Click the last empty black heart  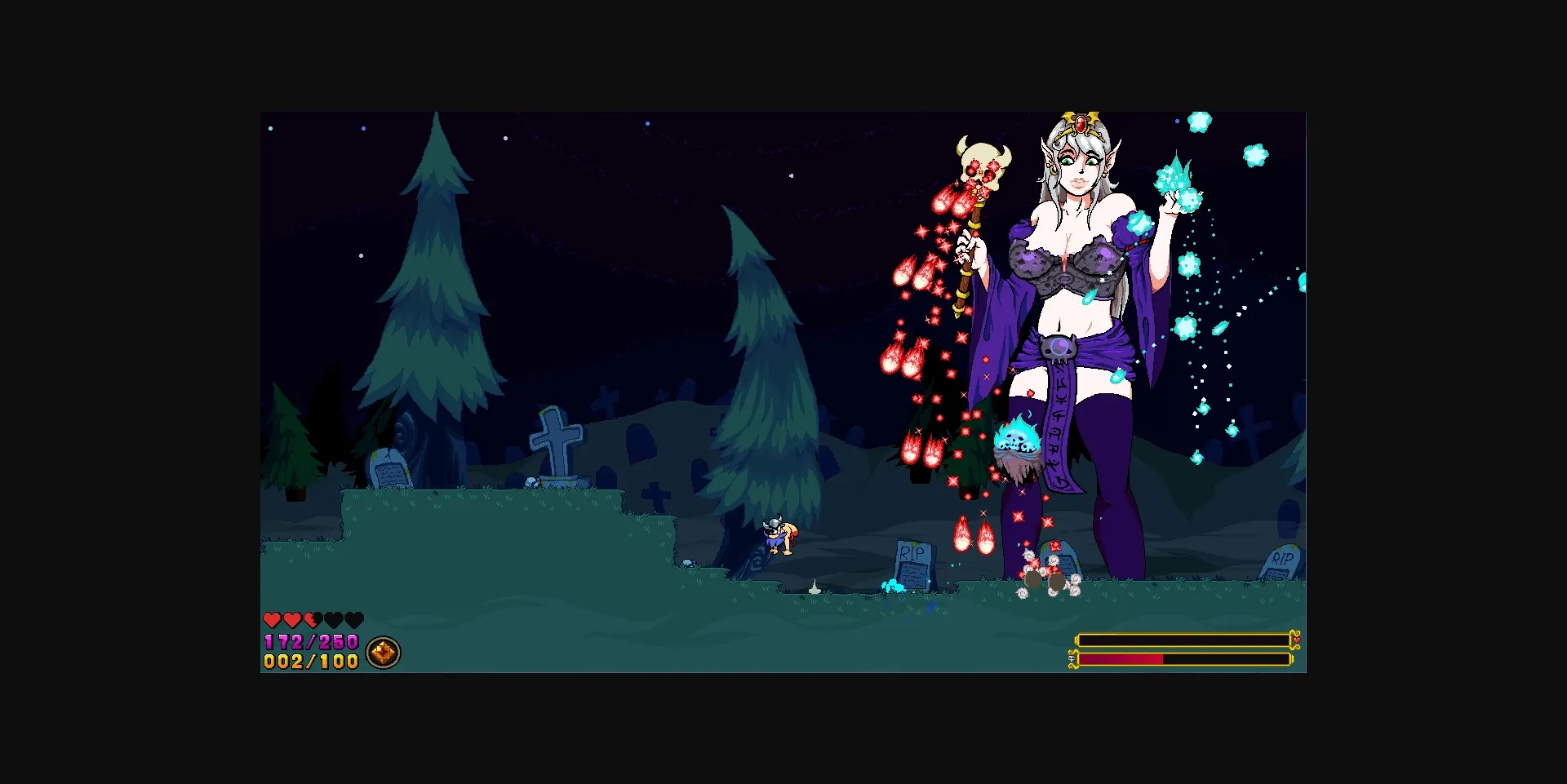coord(354,620)
